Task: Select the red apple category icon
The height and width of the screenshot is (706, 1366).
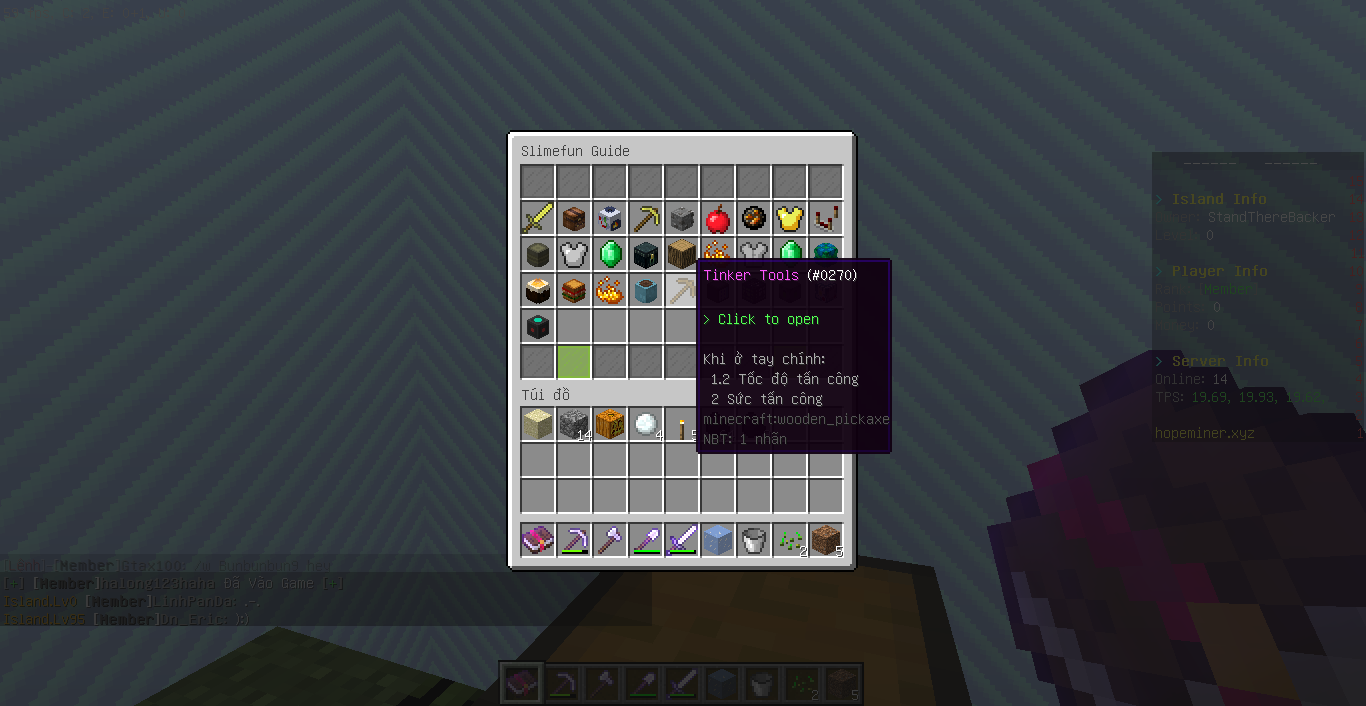Action: pos(718,219)
